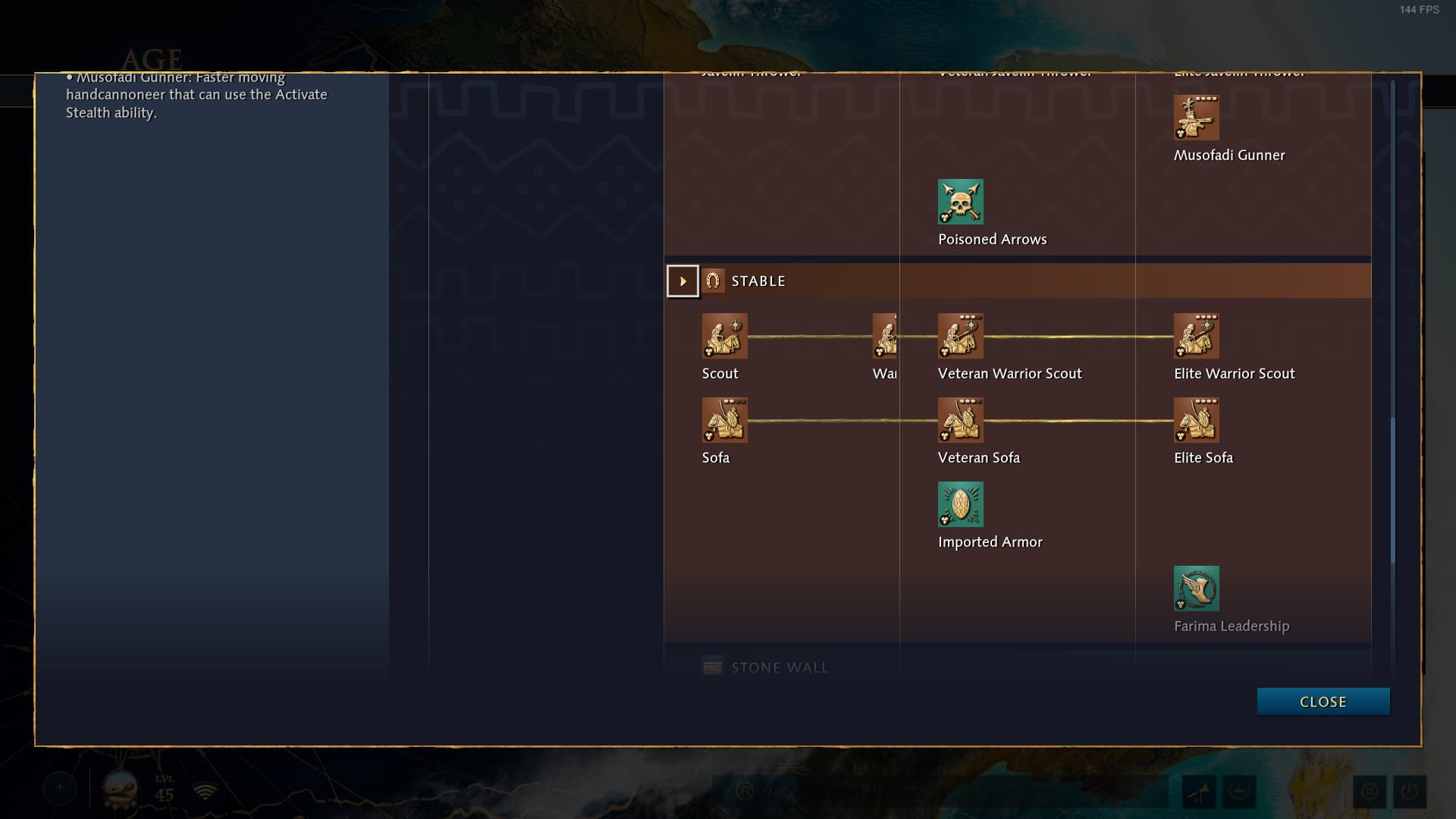The height and width of the screenshot is (819, 1456).
Task: Click the Imported Armor technology icon
Action: 960,504
